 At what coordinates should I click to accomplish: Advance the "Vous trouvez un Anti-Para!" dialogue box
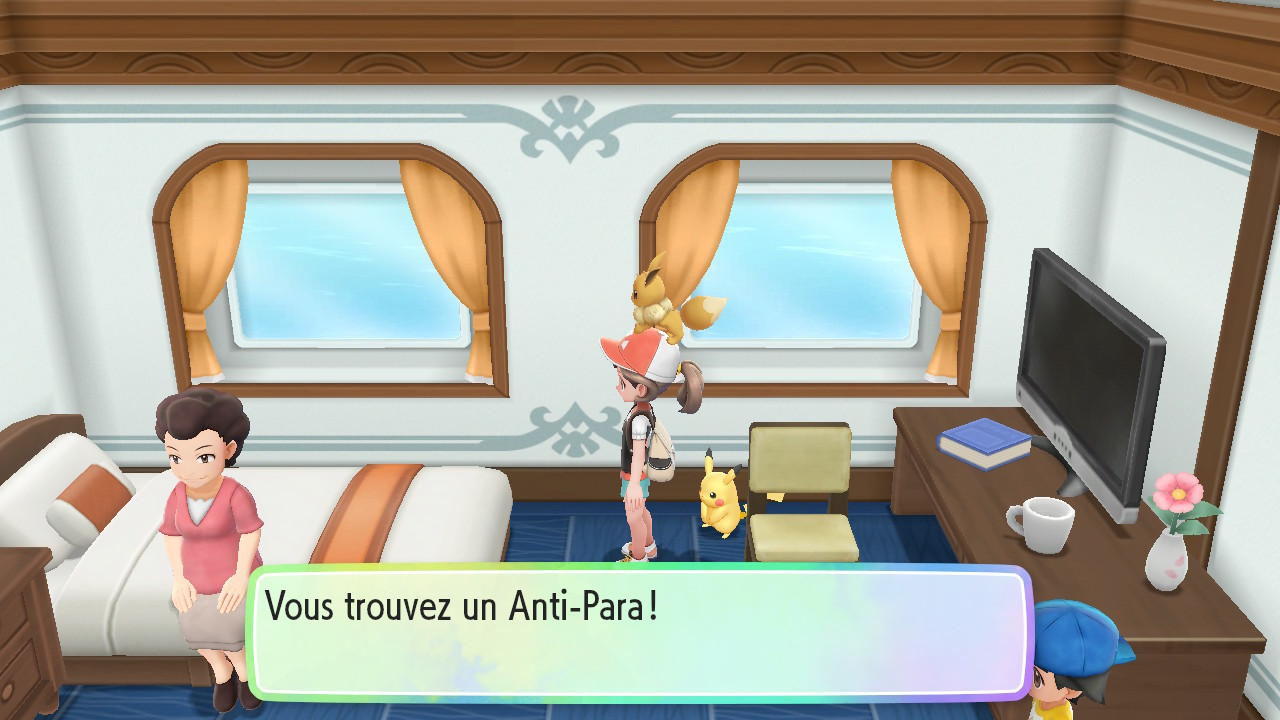pos(638,632)
